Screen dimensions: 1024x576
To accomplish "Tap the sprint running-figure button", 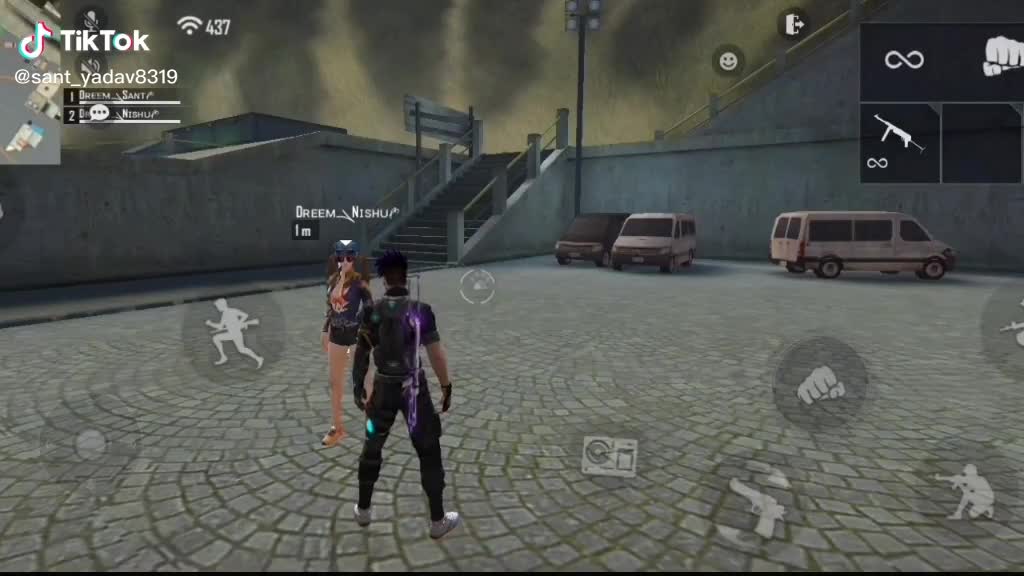I will (x=233, y=331).
